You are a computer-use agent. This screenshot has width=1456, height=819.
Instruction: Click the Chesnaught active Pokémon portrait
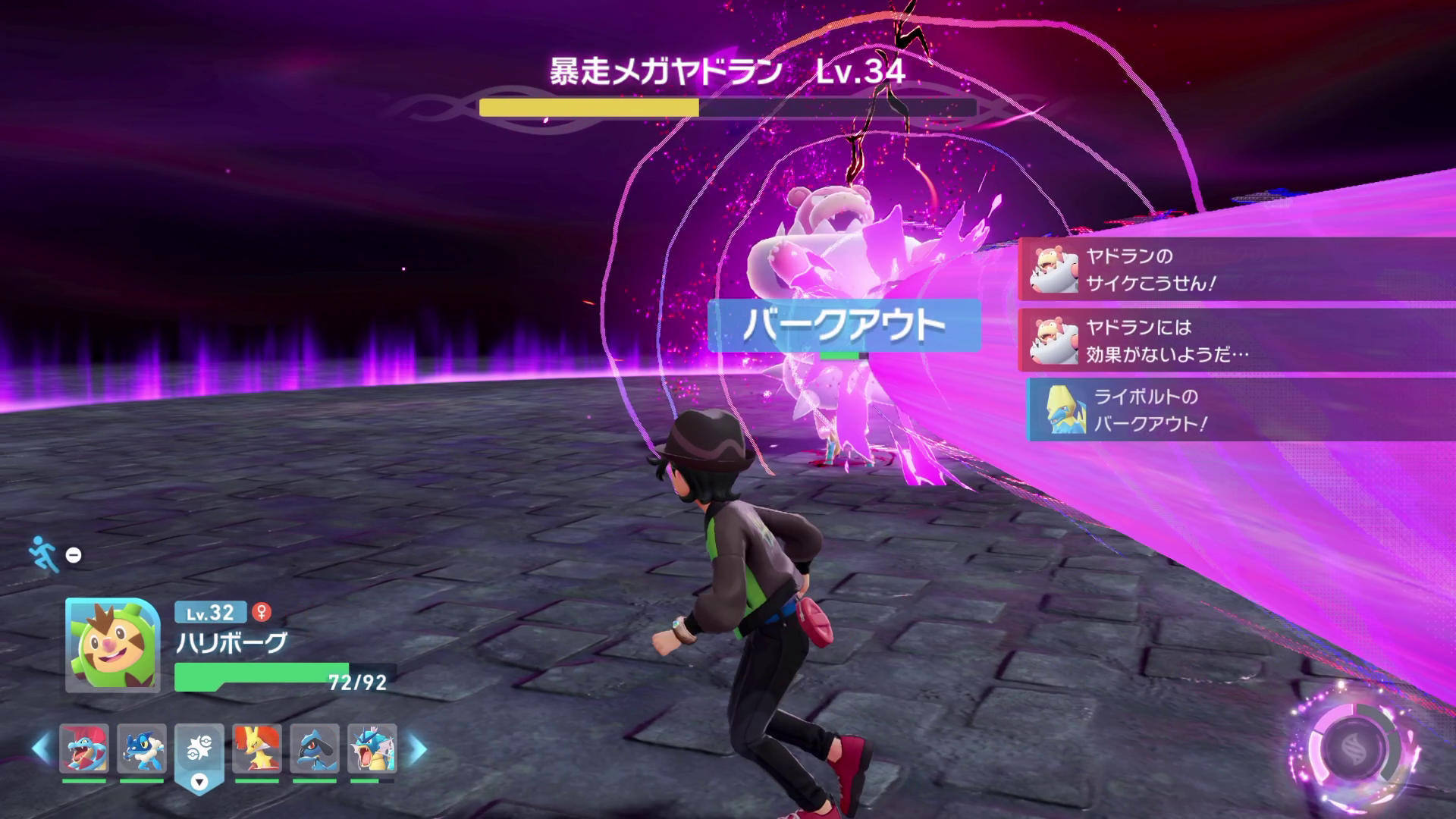click(113, 645)
